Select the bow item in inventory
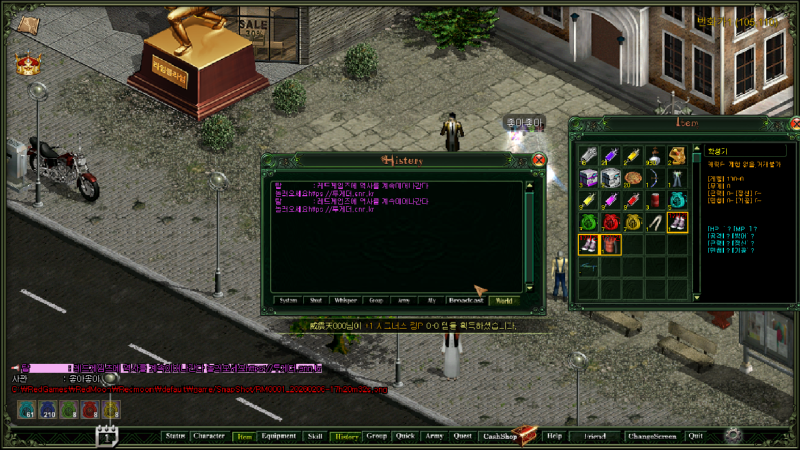Screen dimensions: 800x450 pyautogui.click(x=654, y=178)
